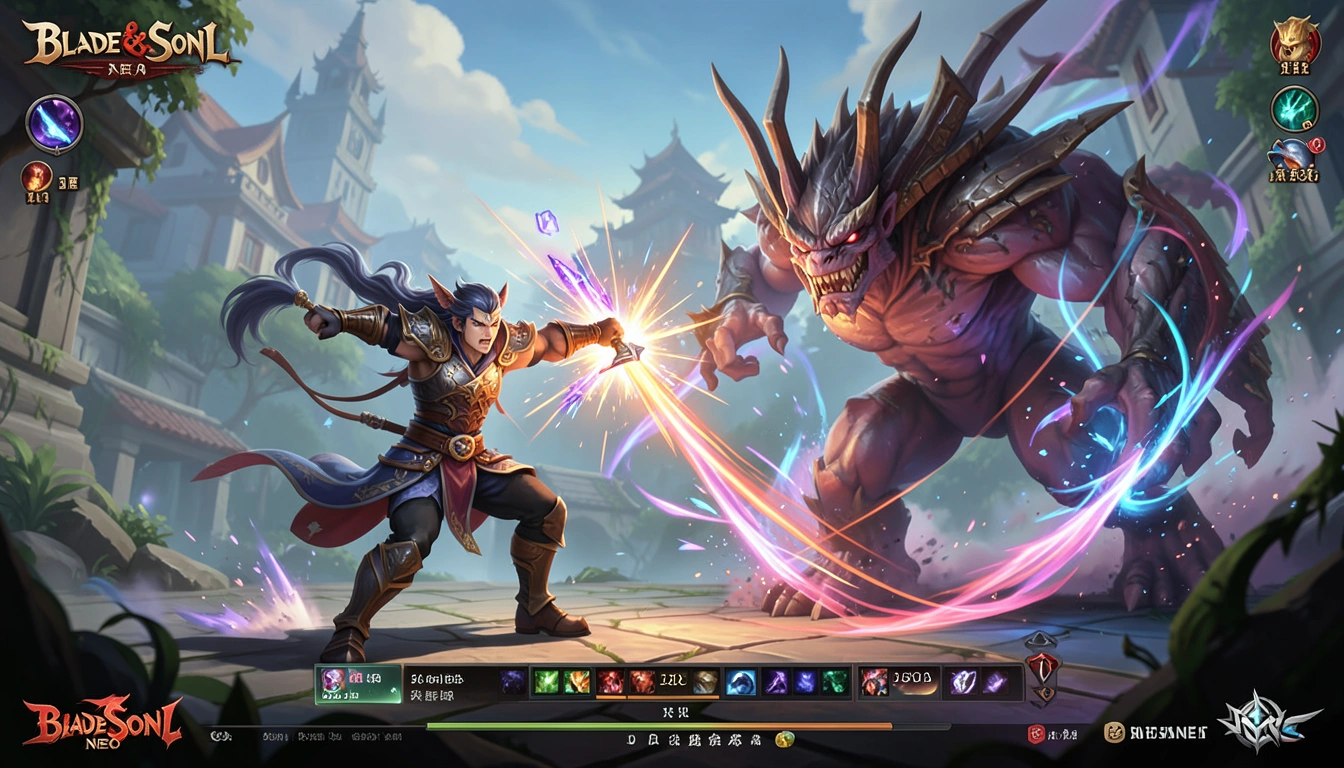Image resolution: width=1344 pixels, height=768 pixels.
Task: Open the gold-badged menu label
Action: coord(1155,733)
